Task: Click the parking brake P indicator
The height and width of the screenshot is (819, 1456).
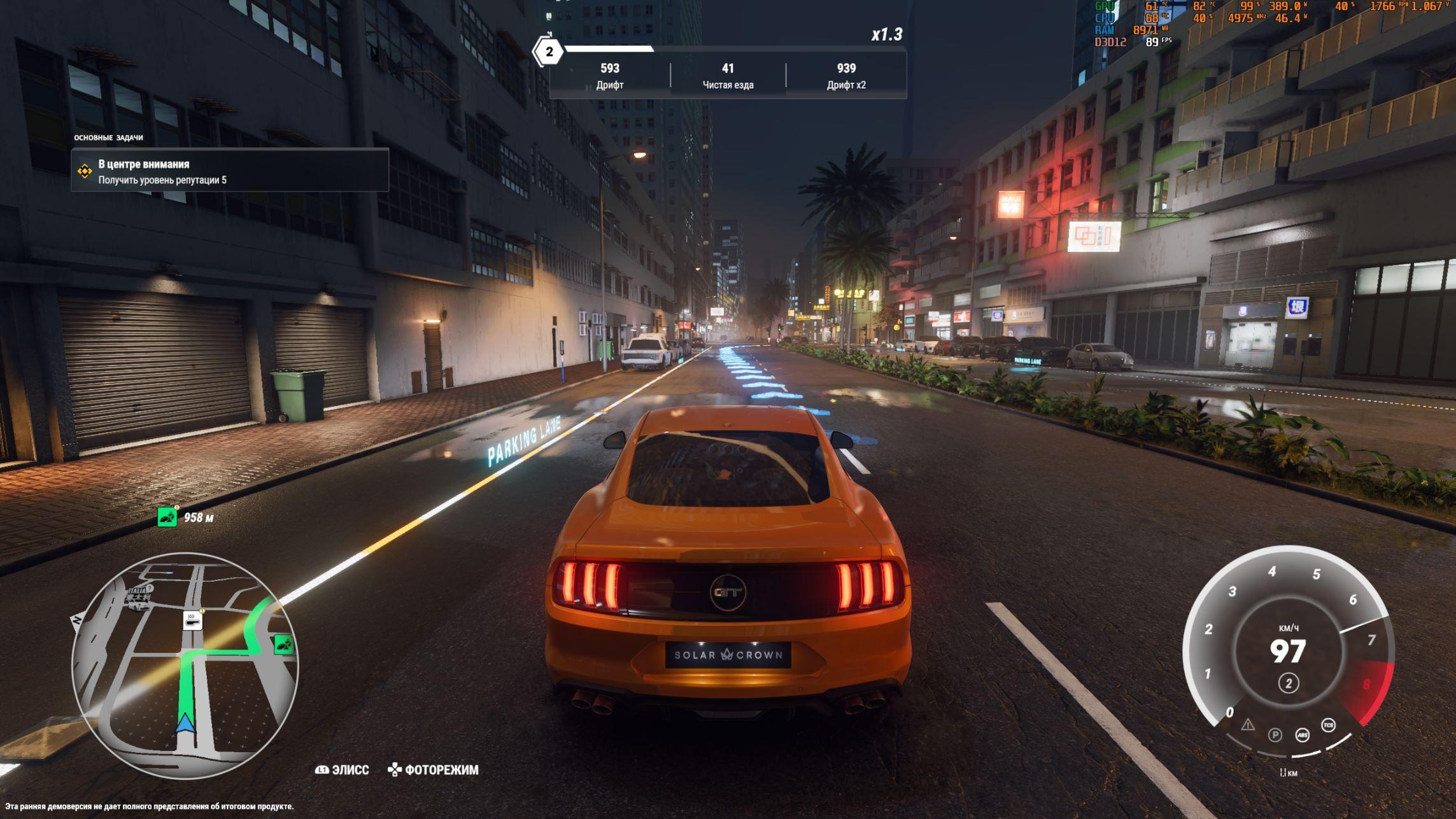Action: pos(1275,735)
